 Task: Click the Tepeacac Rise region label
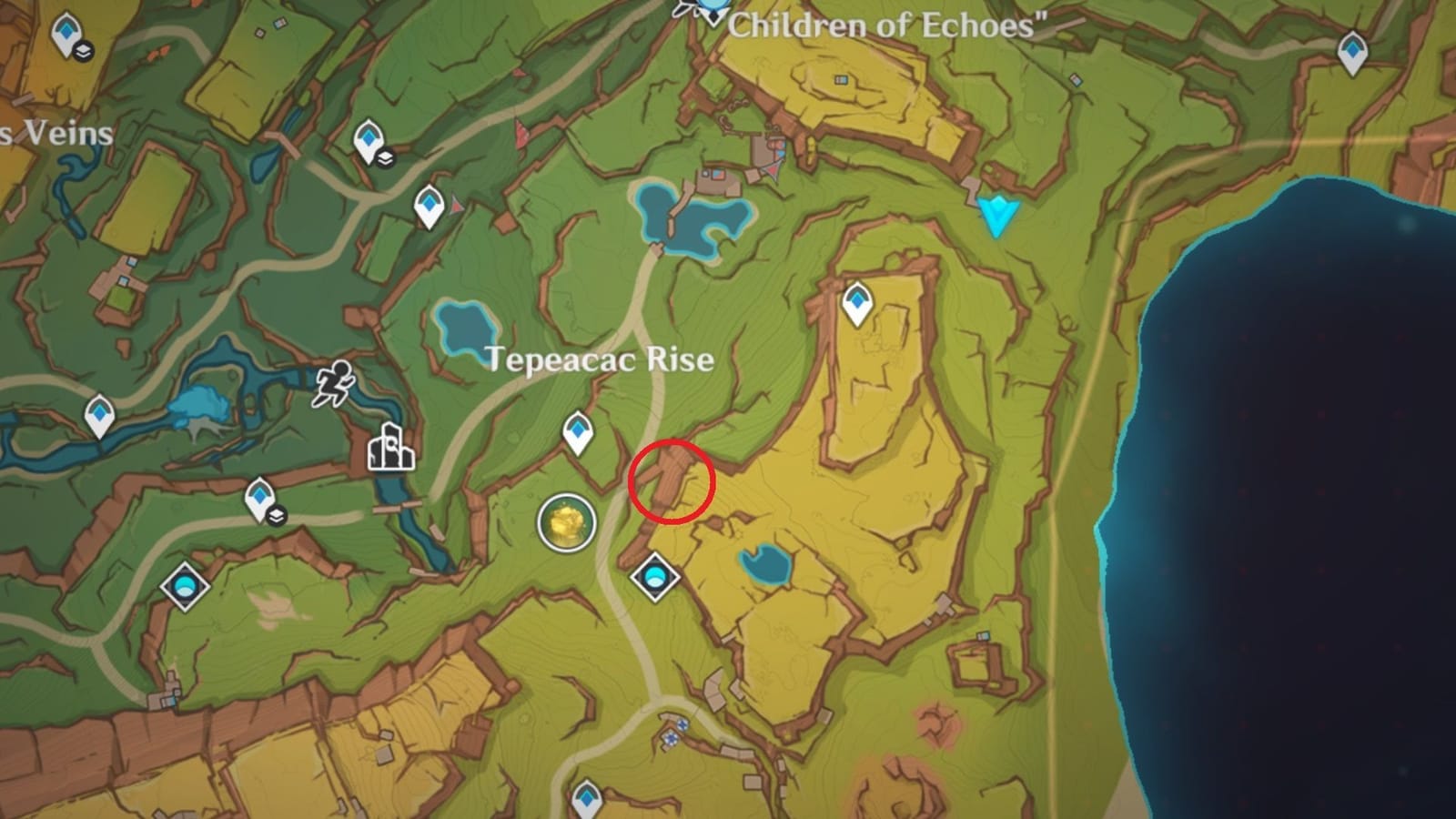point(601,359)
